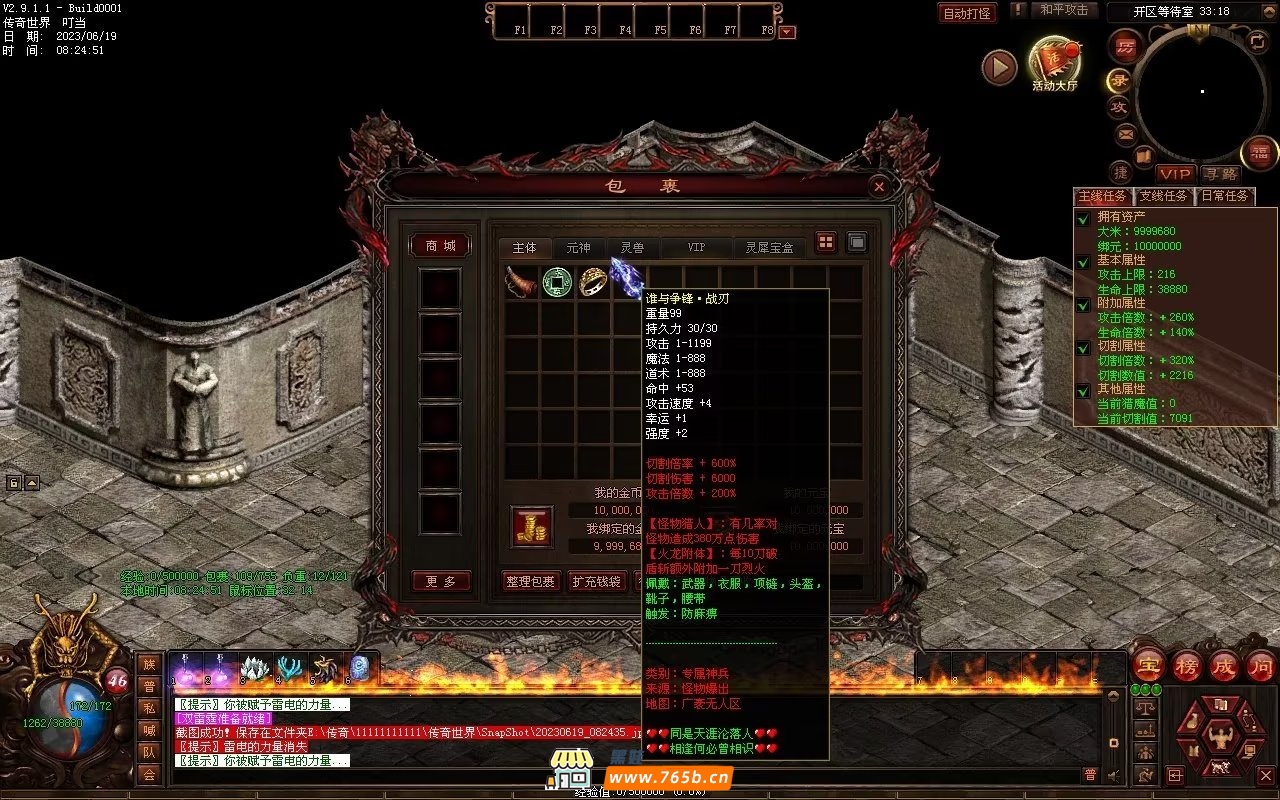
Task: Open the 商城 shop
Action: point(440,246)
